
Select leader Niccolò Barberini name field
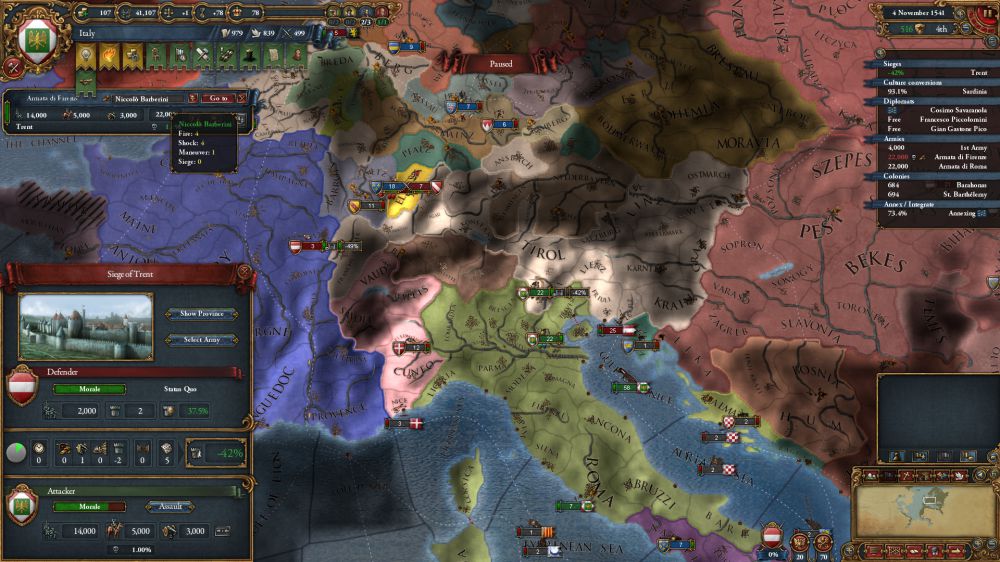[x=144, y=98]
